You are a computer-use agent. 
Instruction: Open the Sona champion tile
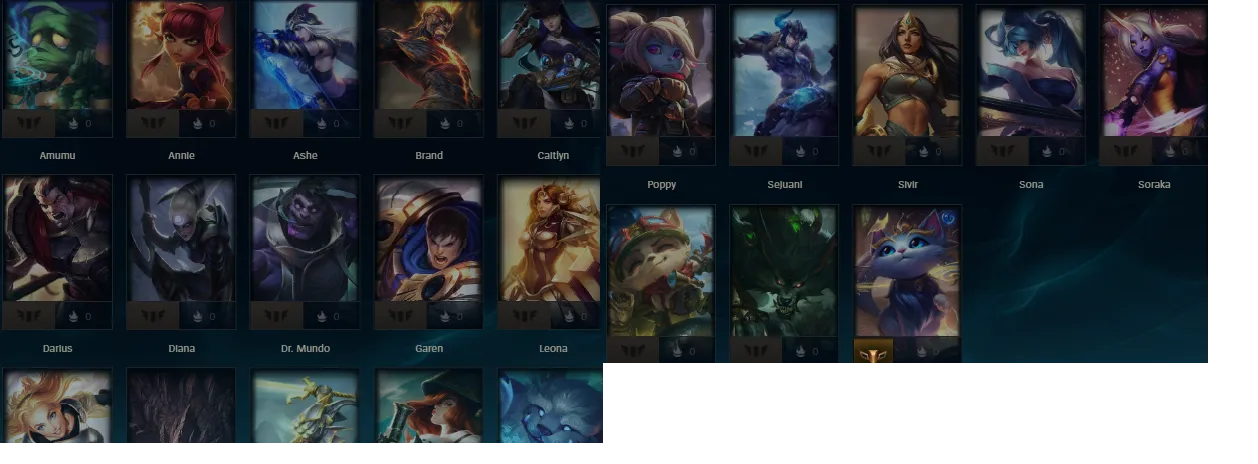click(x=1031, y=72)
